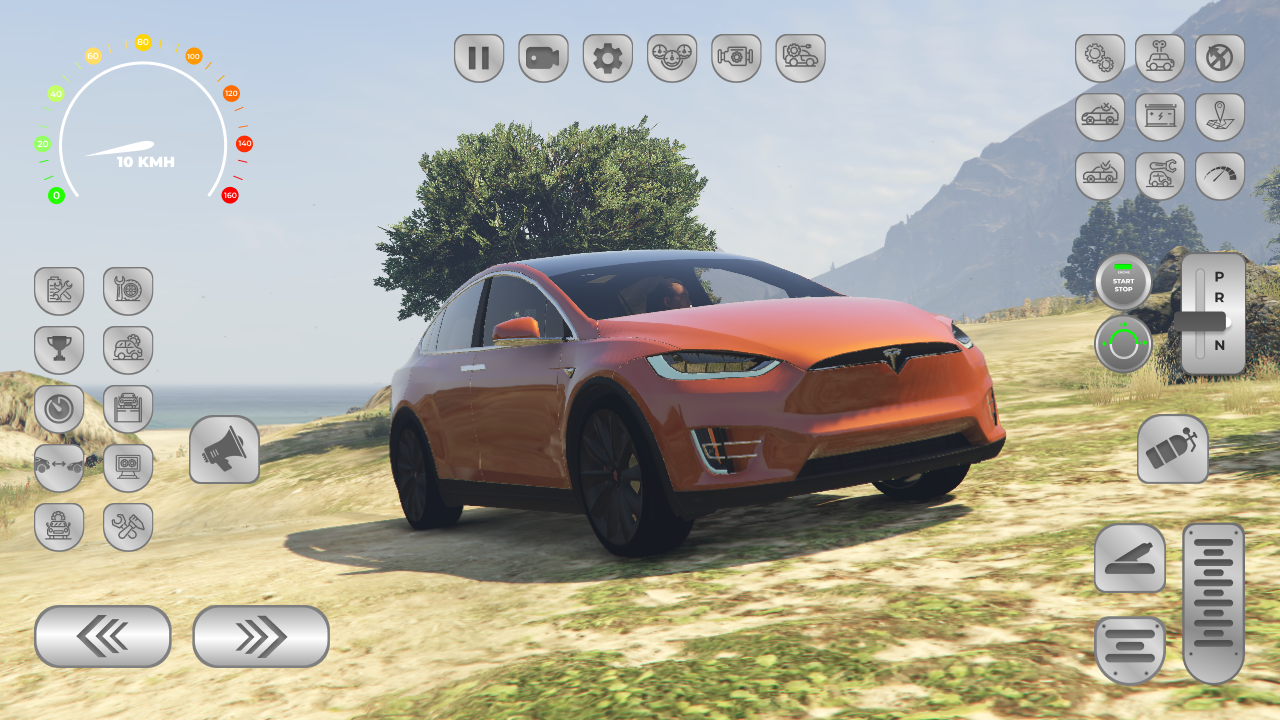Sound the megaphone horn button

click(224, 450)
